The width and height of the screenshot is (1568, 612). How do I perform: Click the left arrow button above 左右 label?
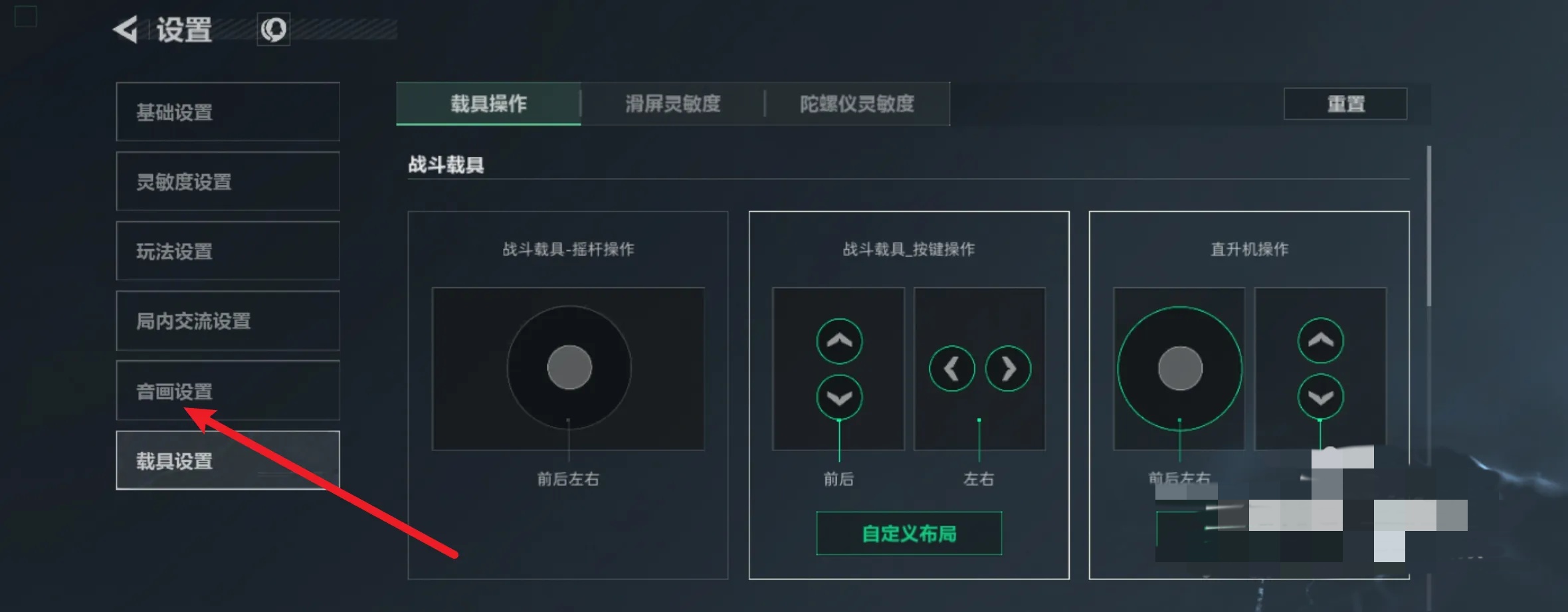tap(951, 369)
